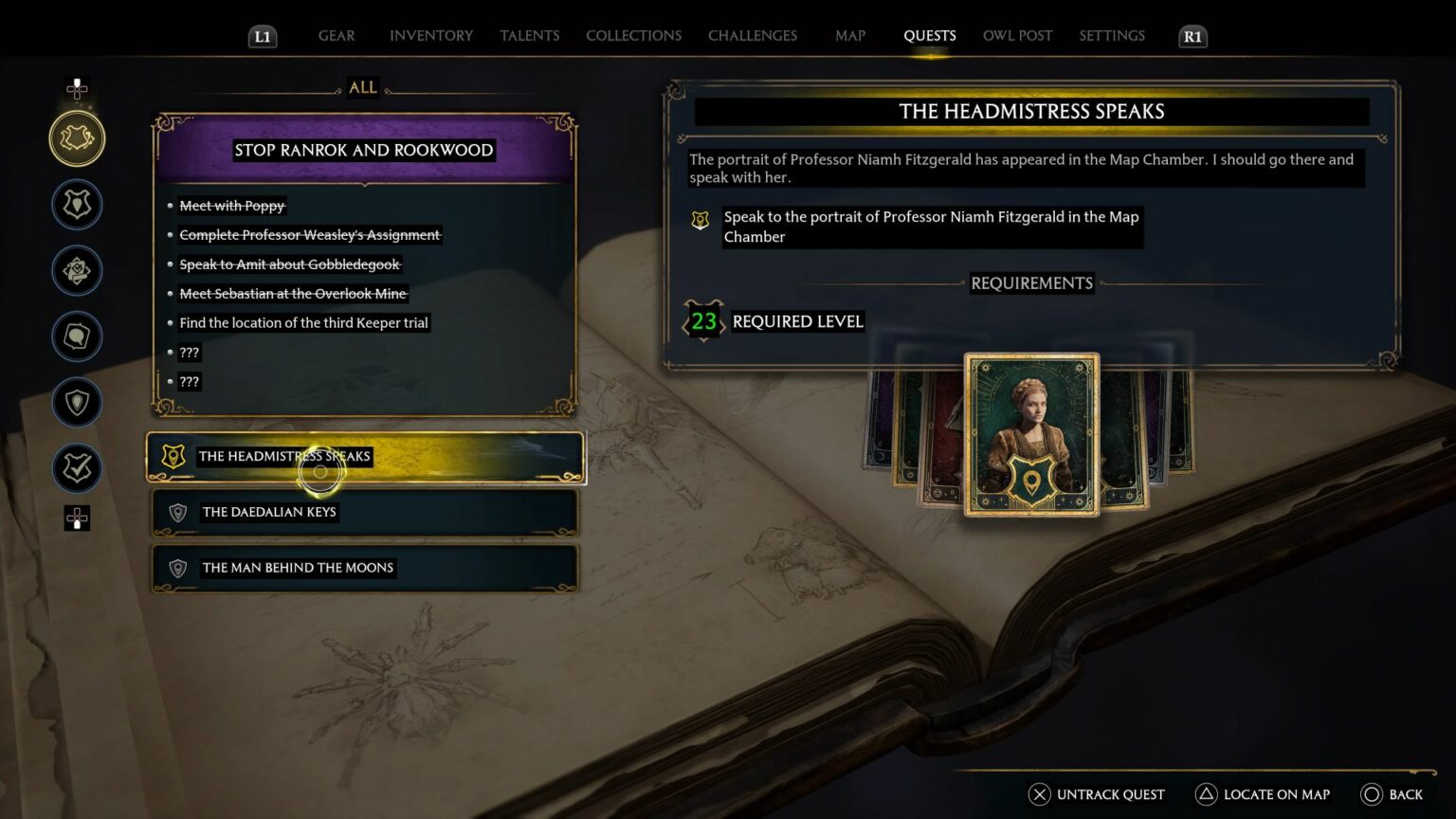1456x819 pixels.
Task: Open the TALENTS section
Action: click(x=529, y=35)
